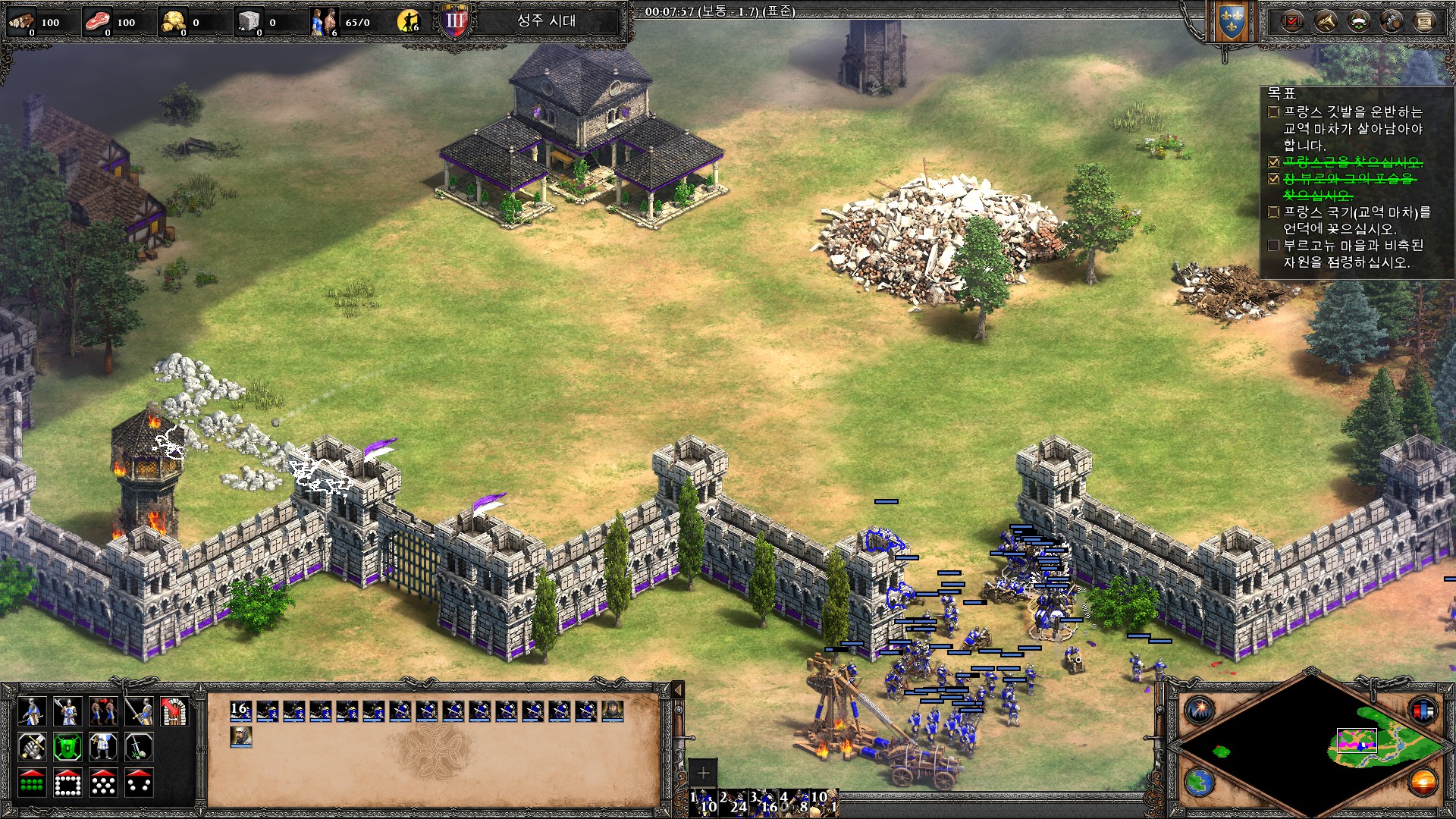Select control group 3 with 16 units

(764, 802)
